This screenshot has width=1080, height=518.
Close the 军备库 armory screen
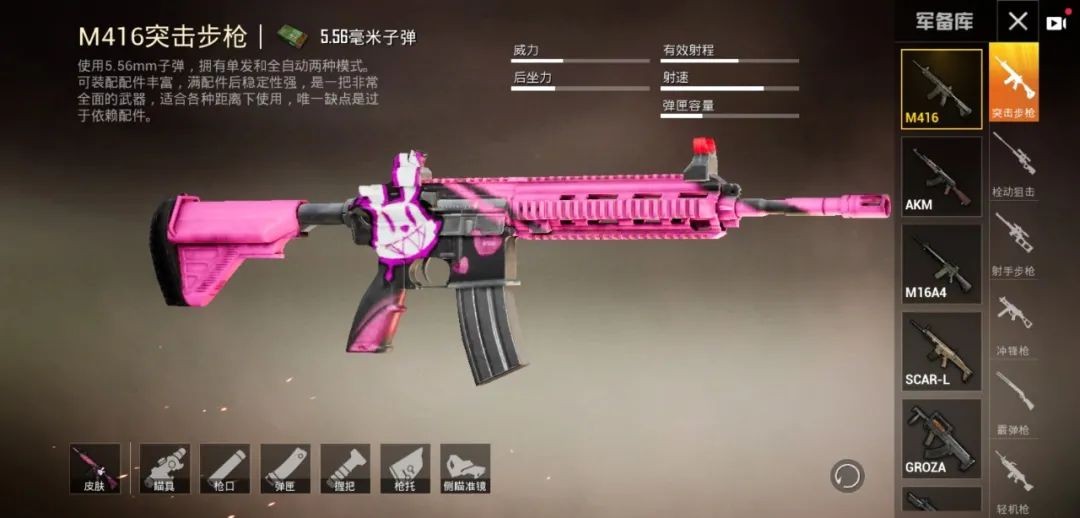coord(1017,22)
